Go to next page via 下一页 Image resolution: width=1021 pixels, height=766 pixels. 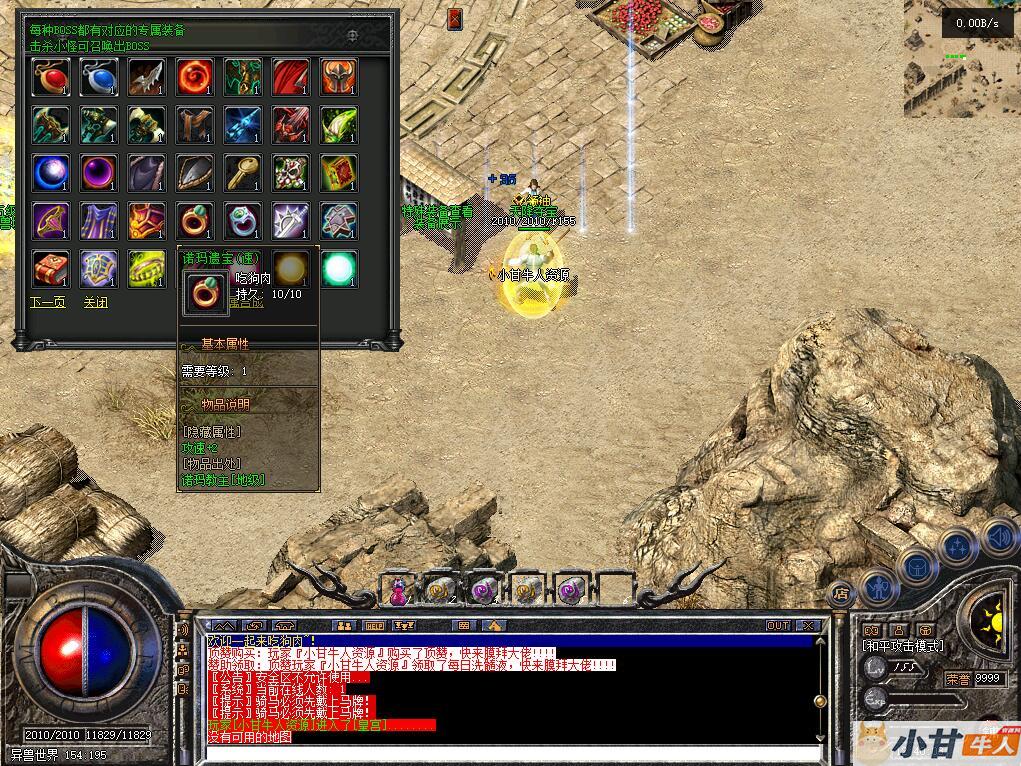pos(47,302)
